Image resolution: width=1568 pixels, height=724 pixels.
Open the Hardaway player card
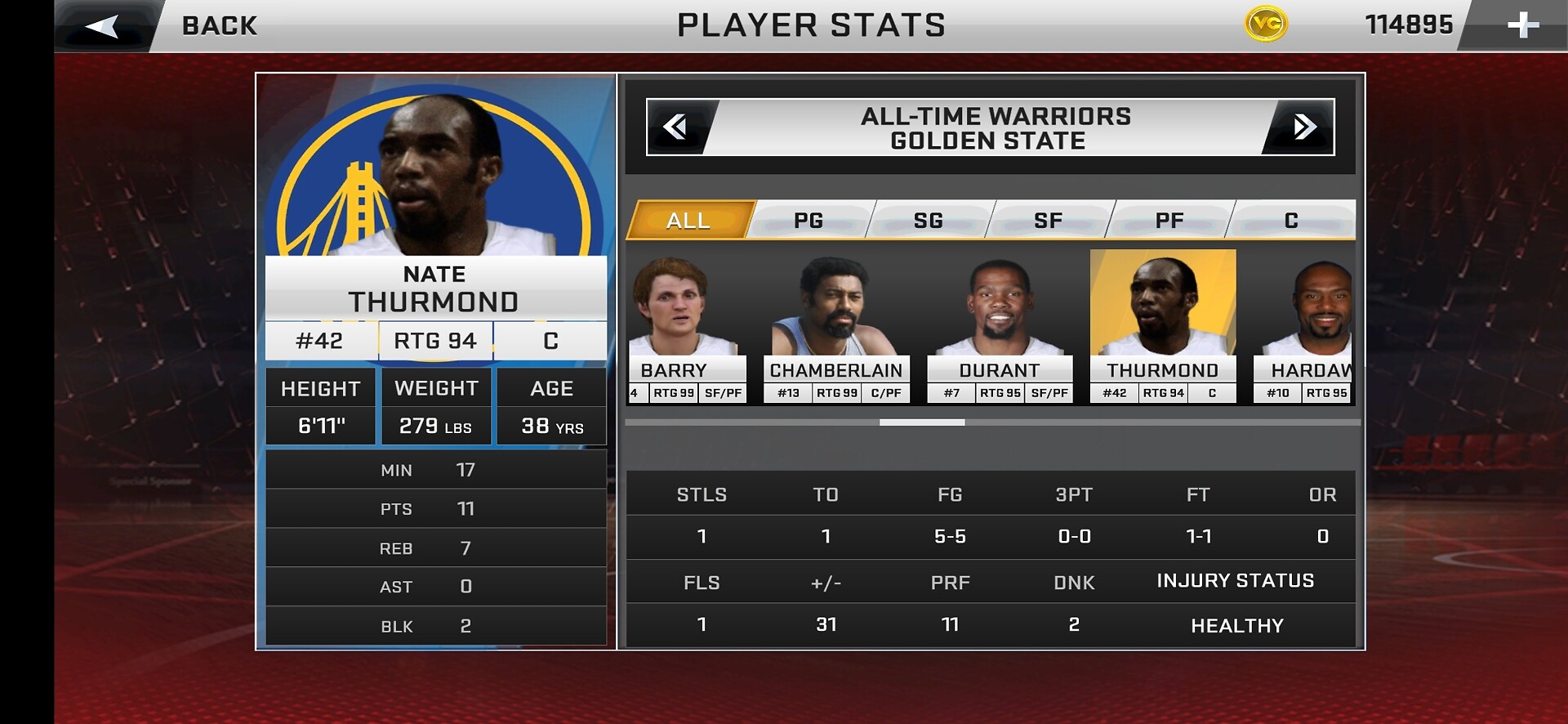point(1303,327)
